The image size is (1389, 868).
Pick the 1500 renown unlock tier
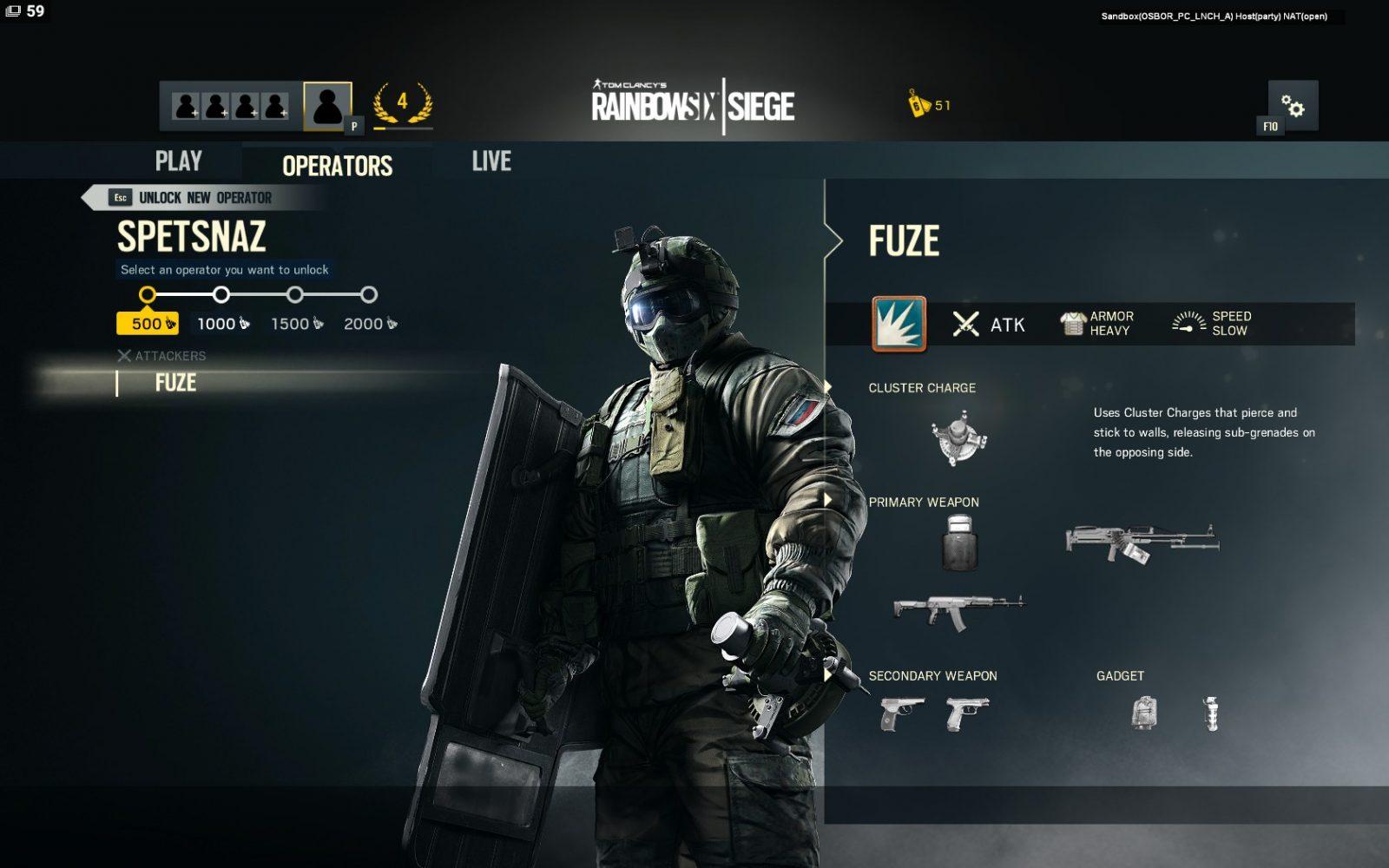coord(296,323)
